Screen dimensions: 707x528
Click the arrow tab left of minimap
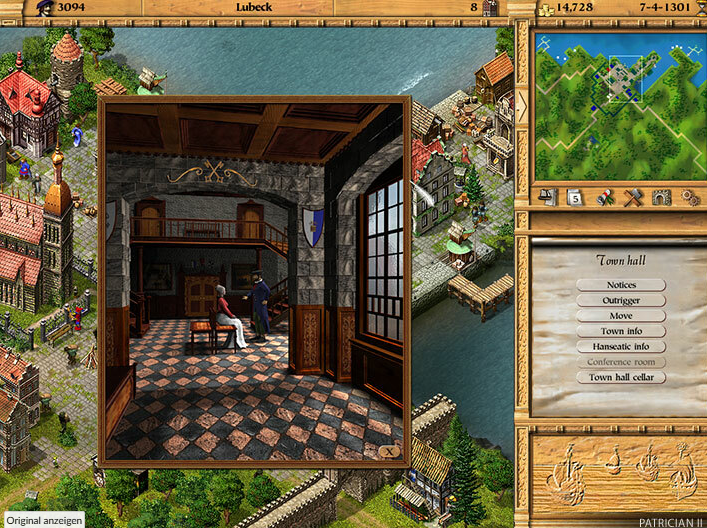521,108
